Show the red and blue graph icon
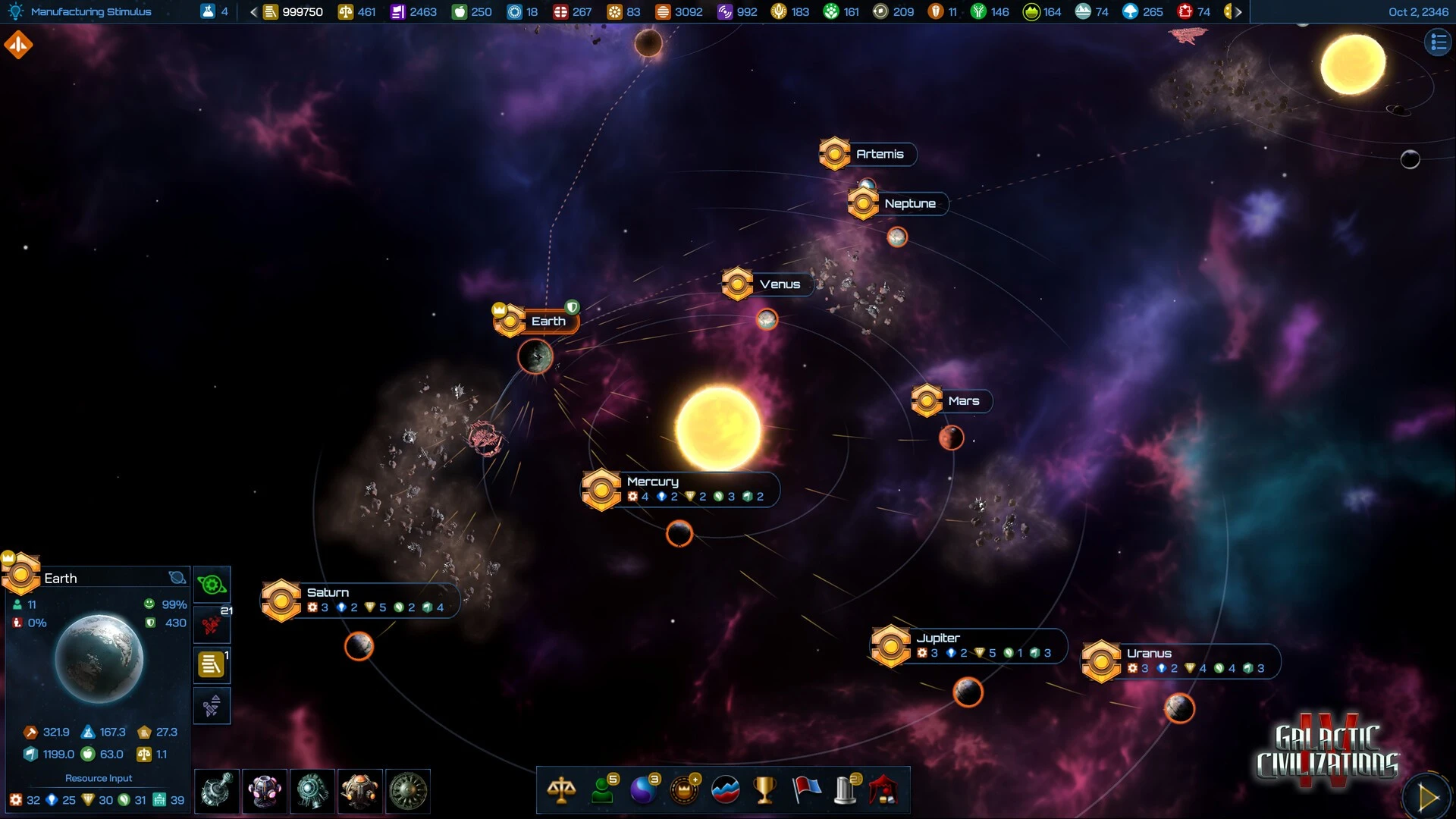1456x819 pixels. click(725, 790)
